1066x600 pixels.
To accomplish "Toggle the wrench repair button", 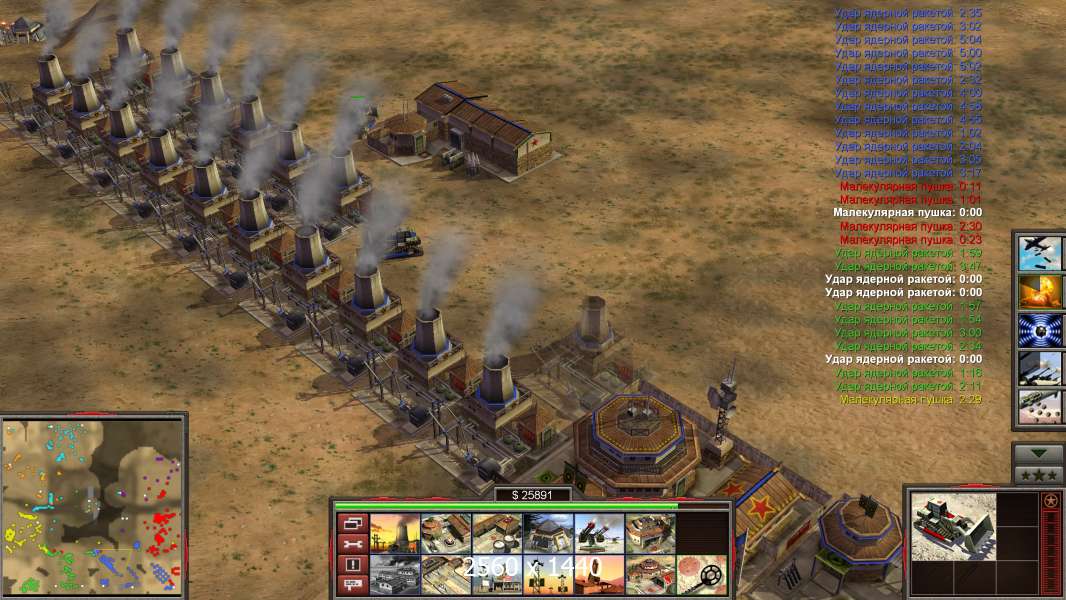I will (351, 544).
